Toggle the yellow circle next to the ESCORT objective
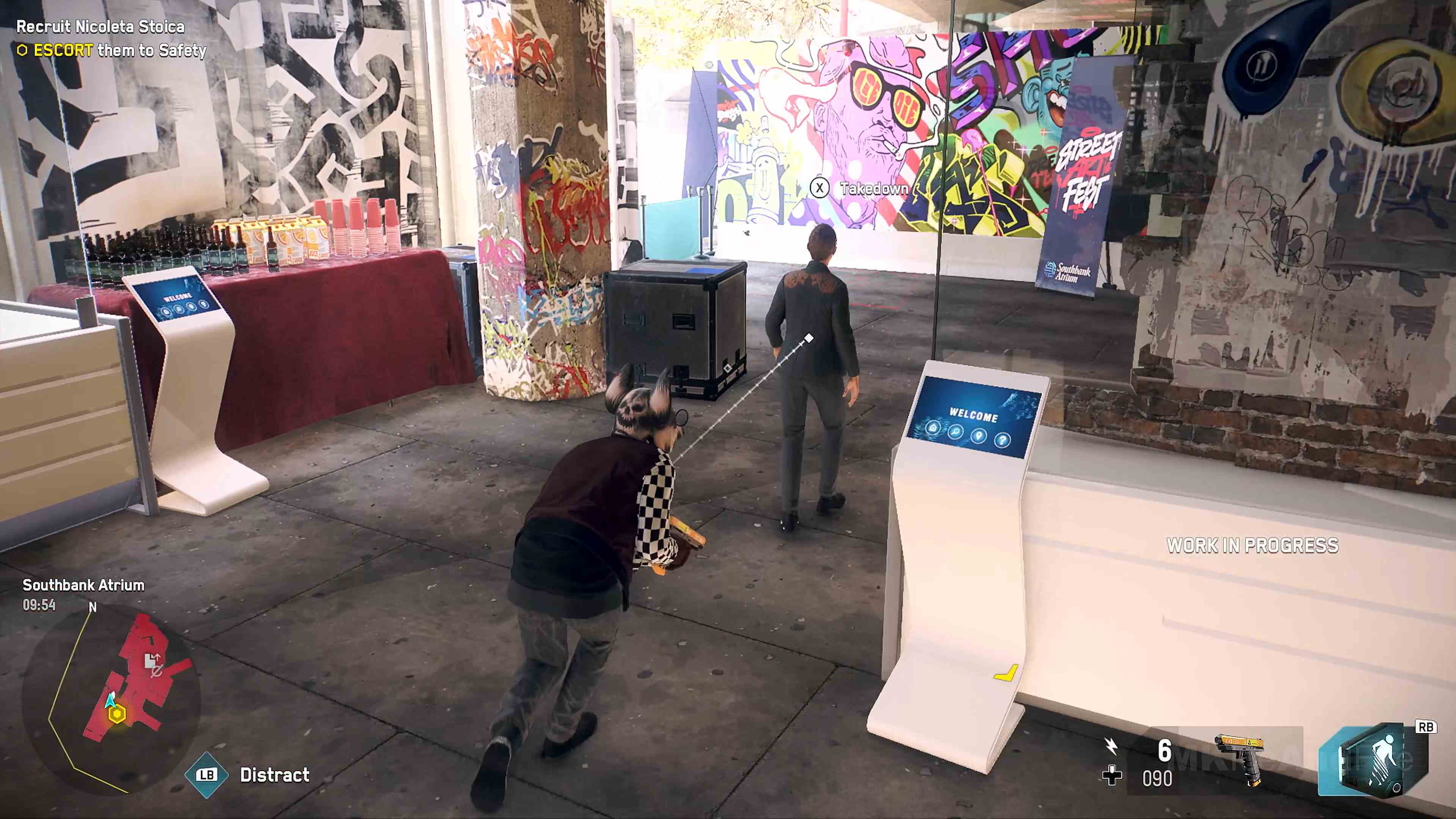 pos(23,51)
